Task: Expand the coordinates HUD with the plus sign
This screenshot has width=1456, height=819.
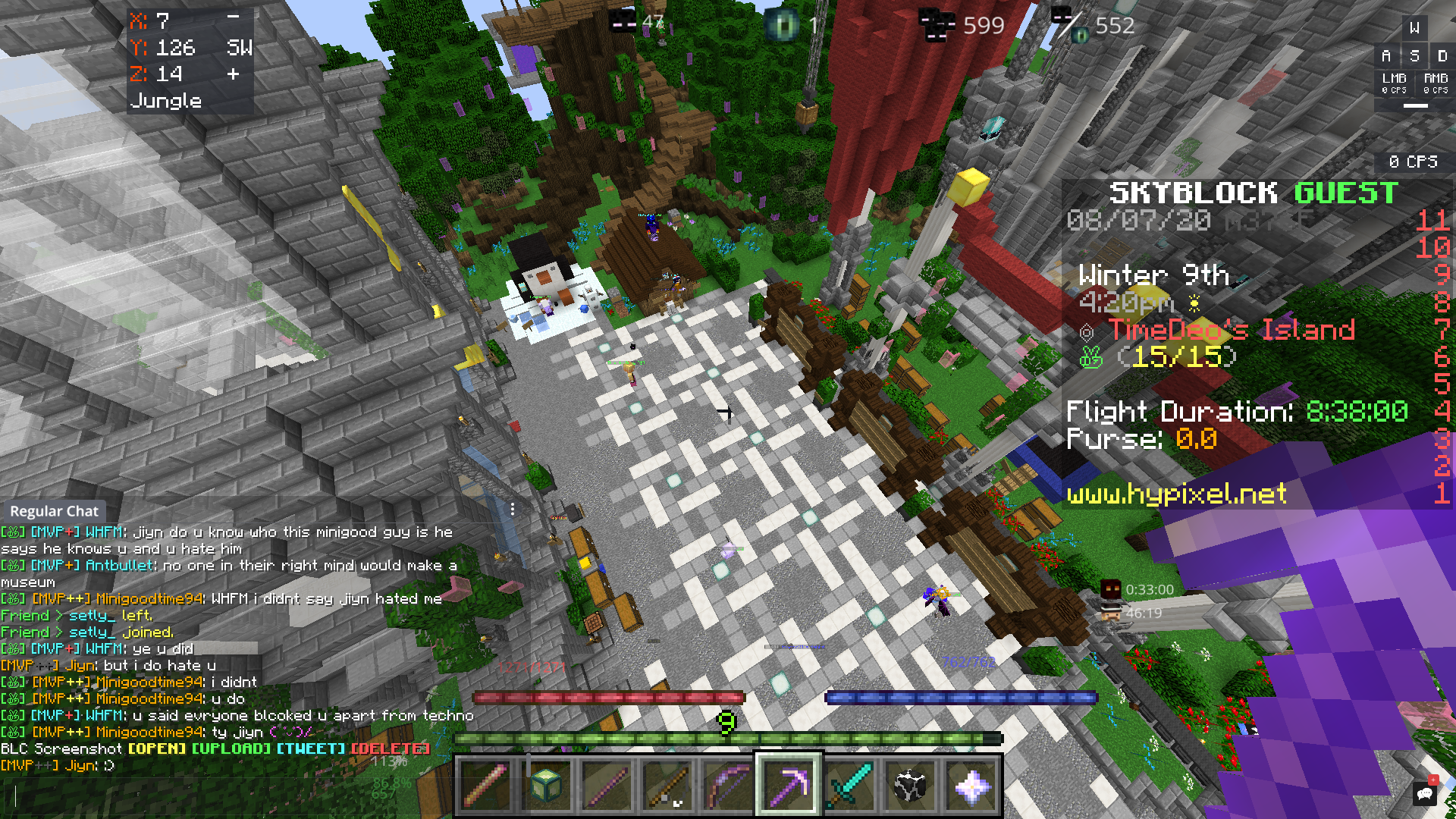Action: pyautogui.click(x=233, y=75)
